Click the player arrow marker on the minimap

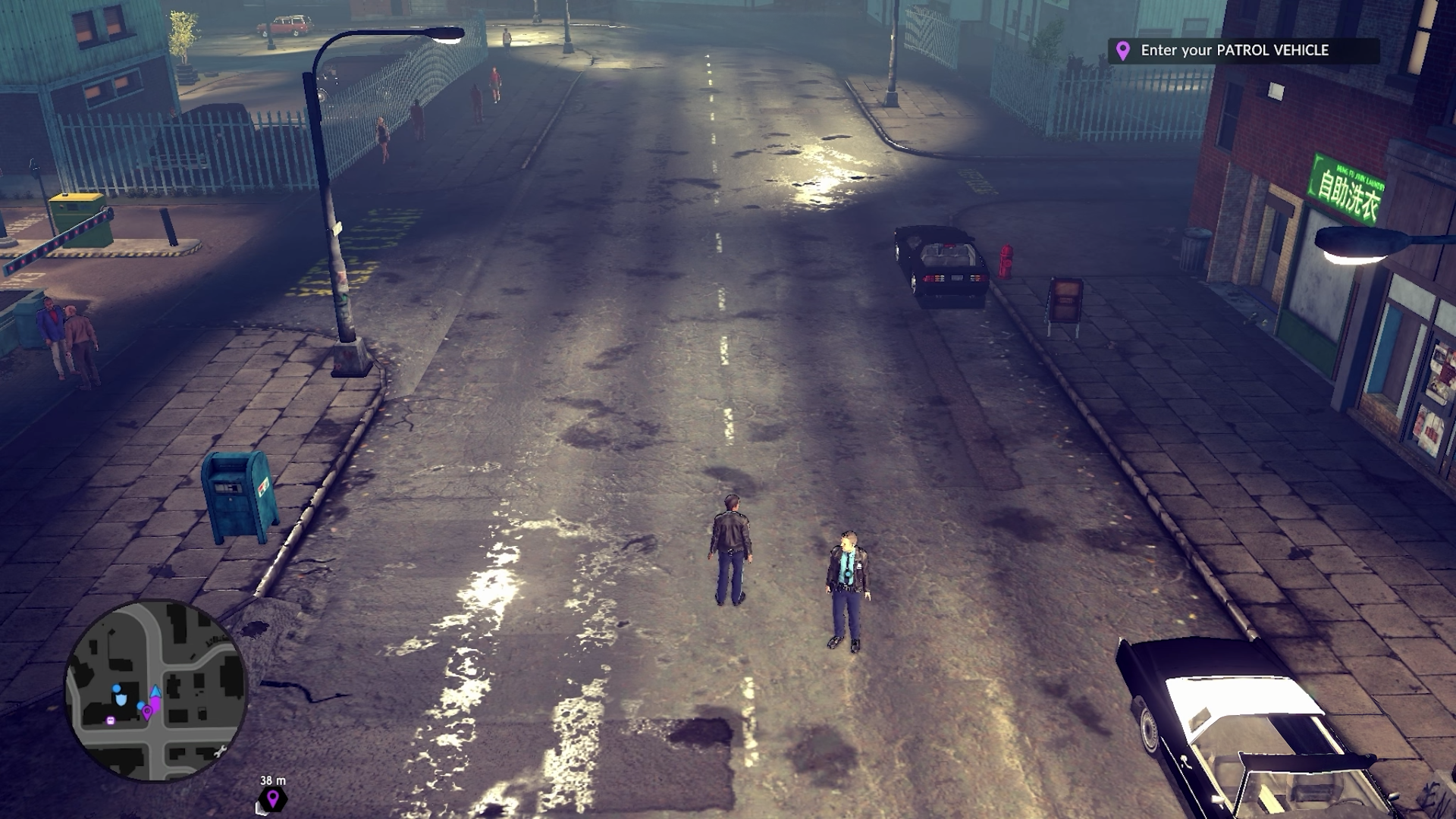(155, 692)
